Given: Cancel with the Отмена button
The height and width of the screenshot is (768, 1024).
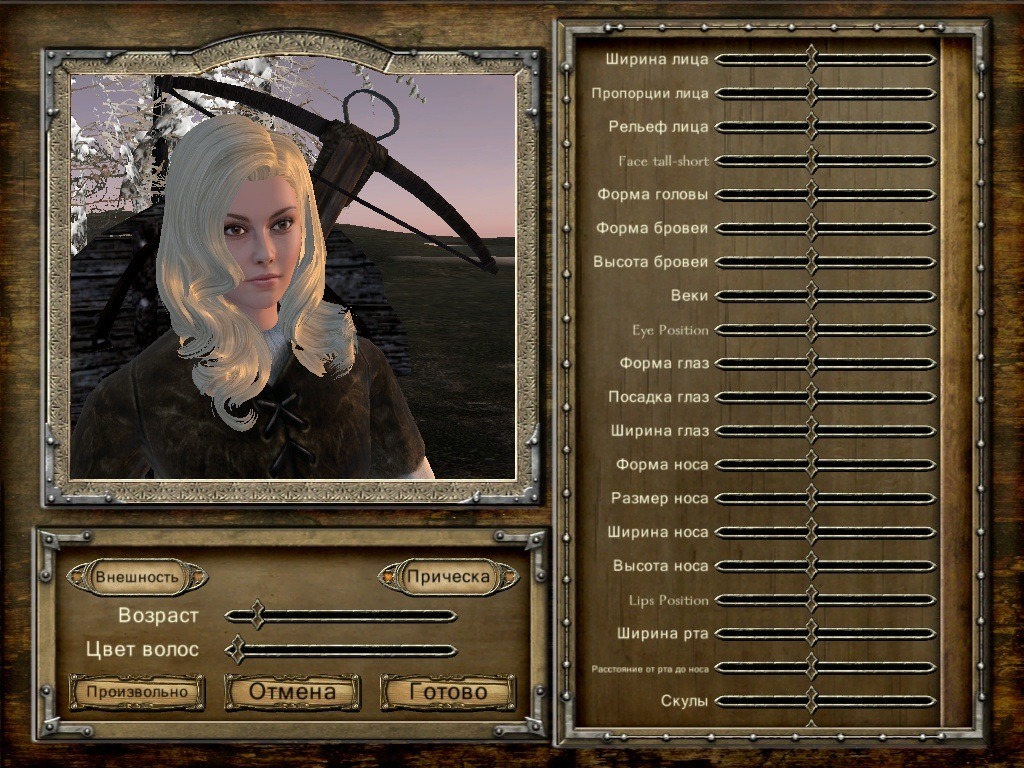Looking at the screenshot, I should tap(292, 692).
